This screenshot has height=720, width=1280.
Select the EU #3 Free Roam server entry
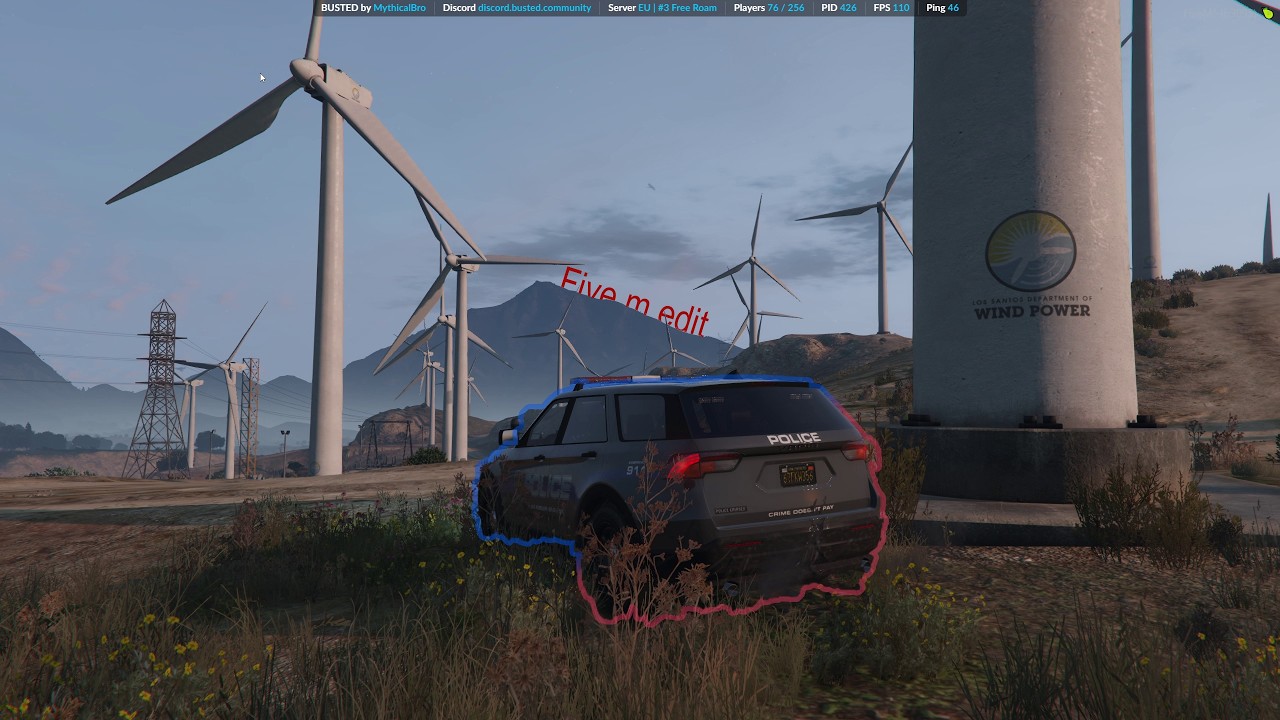pyautogui.click(x=677, y=8)
